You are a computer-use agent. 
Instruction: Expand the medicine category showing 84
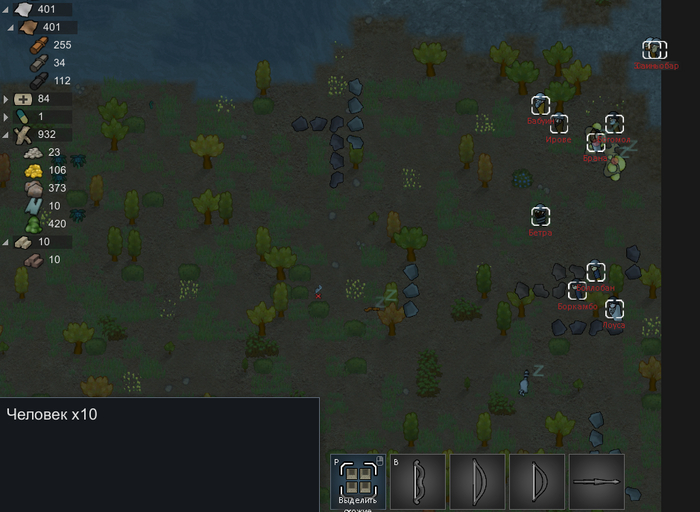(x=7, y=99)
